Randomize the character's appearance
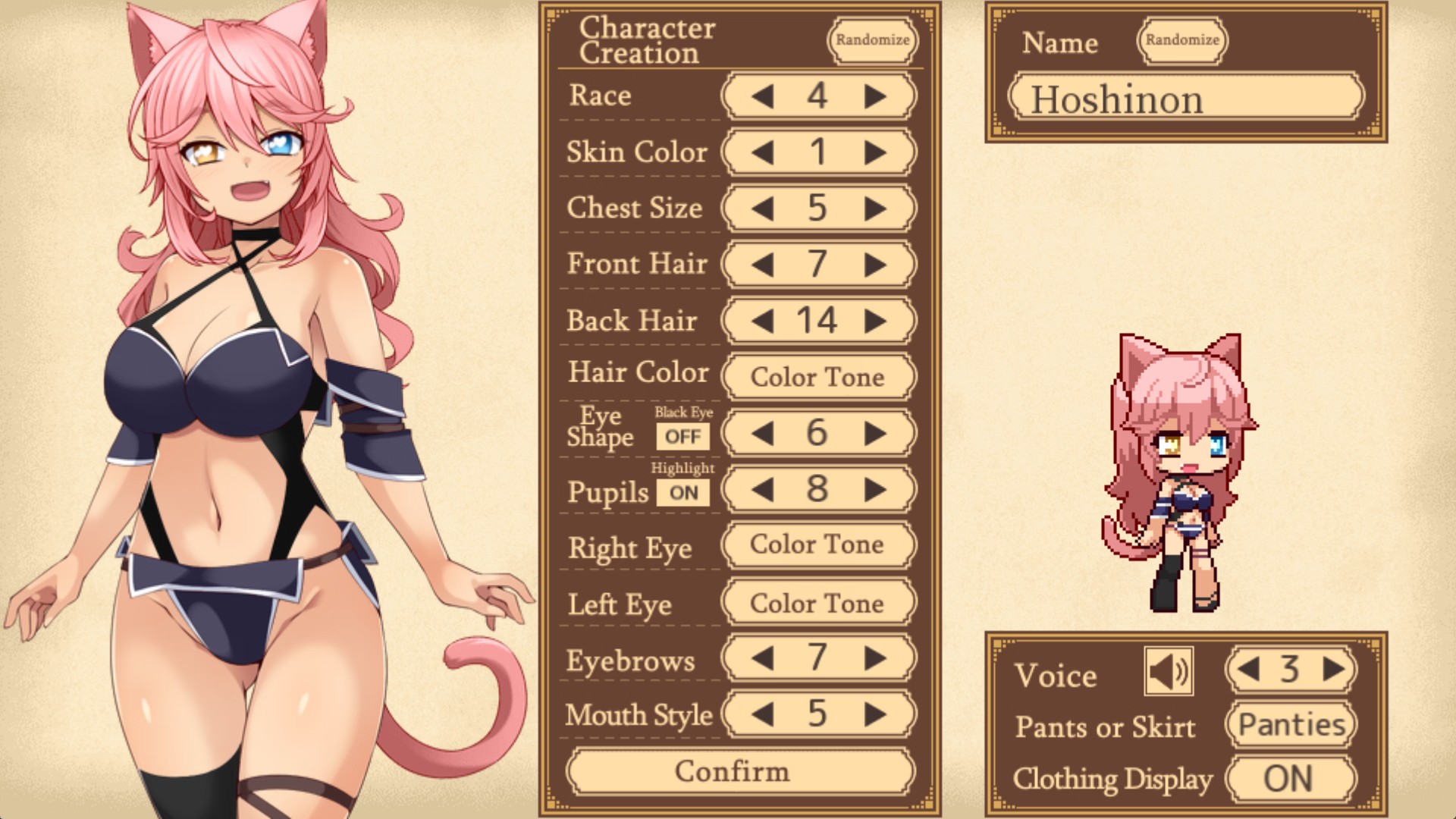The height and width of the screenshot is (819, 1456). click(872, 40)
